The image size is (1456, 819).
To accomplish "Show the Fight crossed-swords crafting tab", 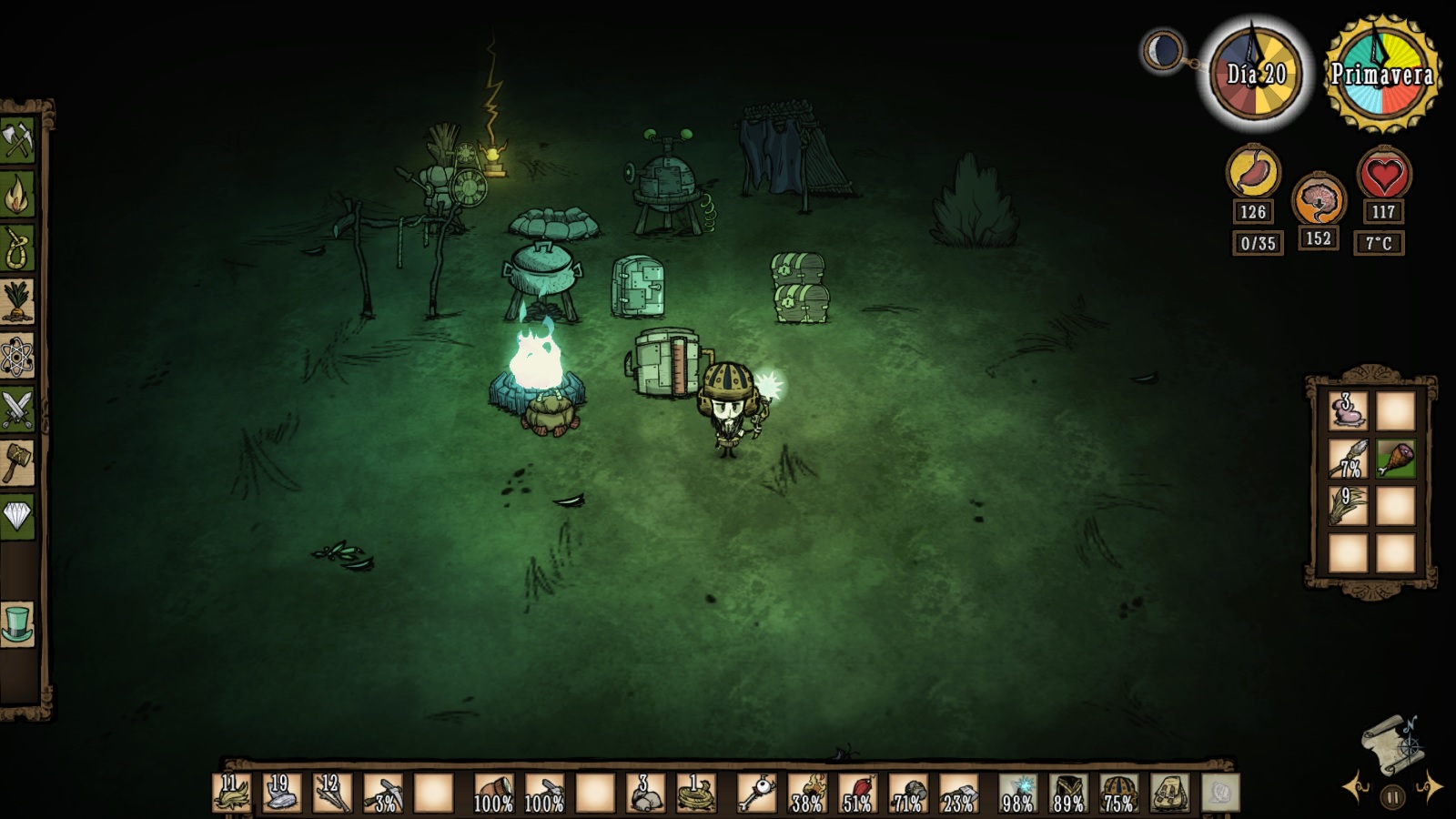I will pyautogui.click(x=17, y=409).
